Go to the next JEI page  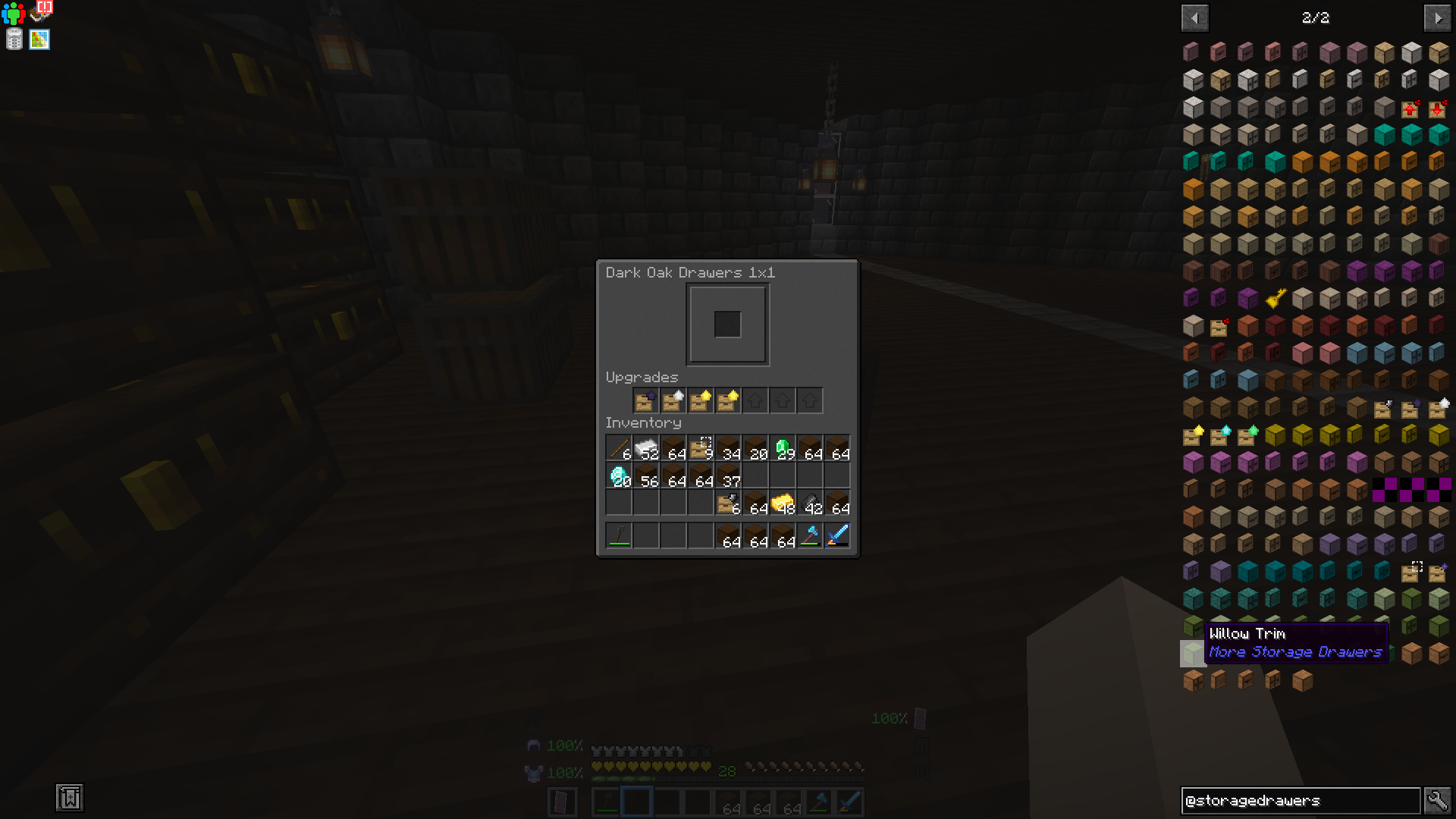click(1438, 17)
